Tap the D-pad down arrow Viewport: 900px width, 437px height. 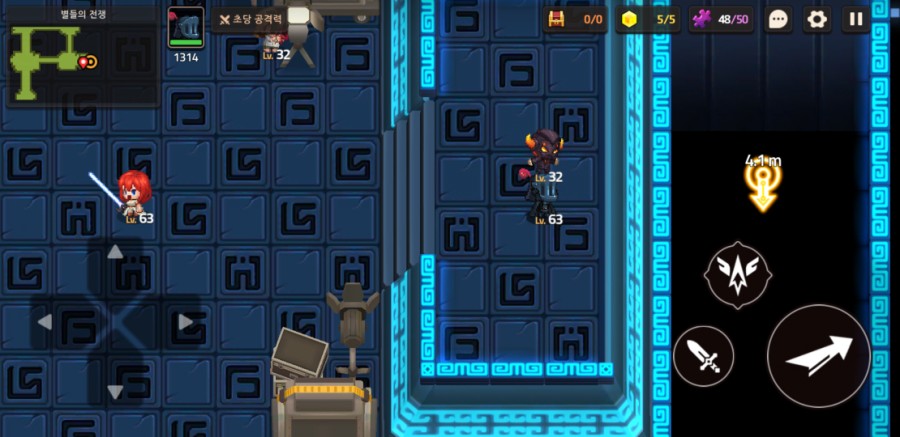115,391
